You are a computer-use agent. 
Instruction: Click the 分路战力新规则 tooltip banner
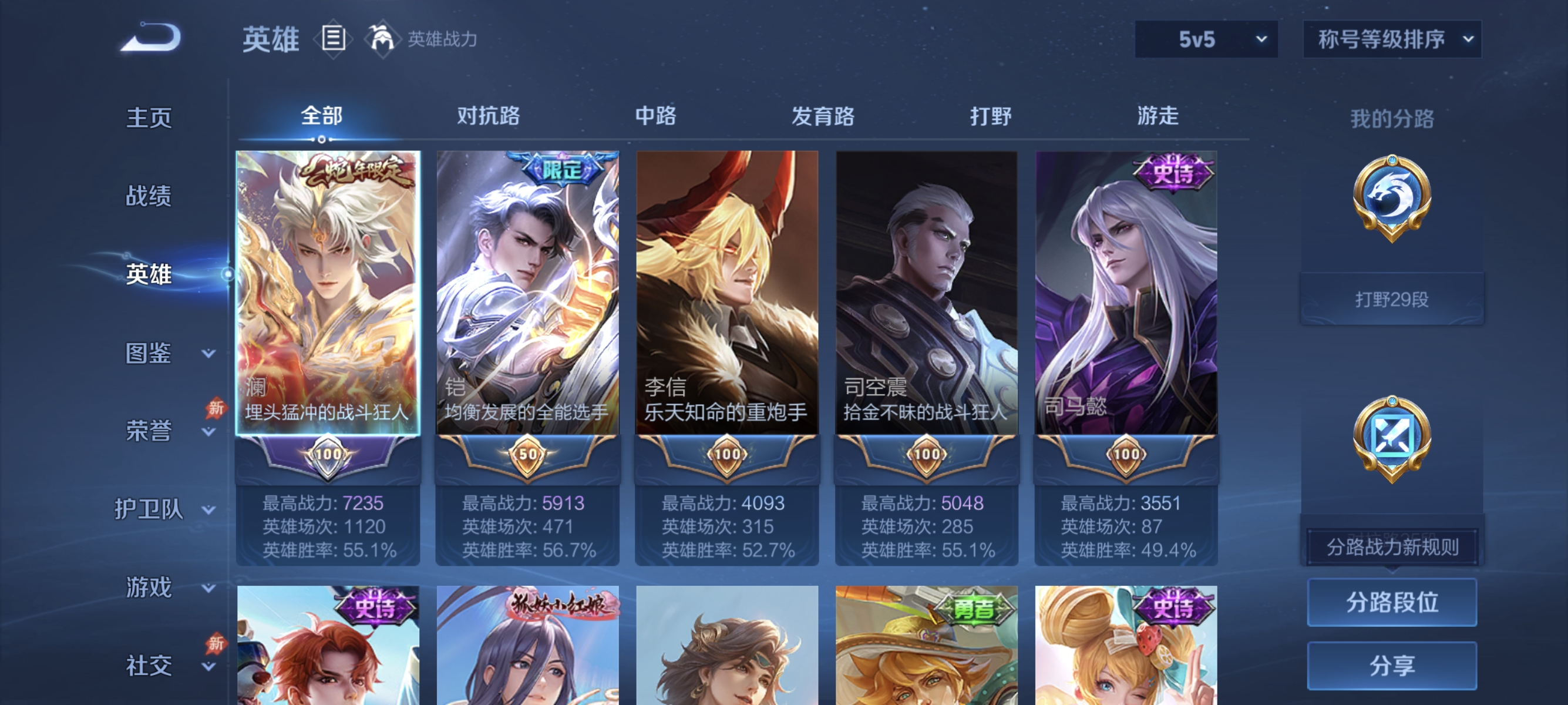click(x=1394, y=546)
